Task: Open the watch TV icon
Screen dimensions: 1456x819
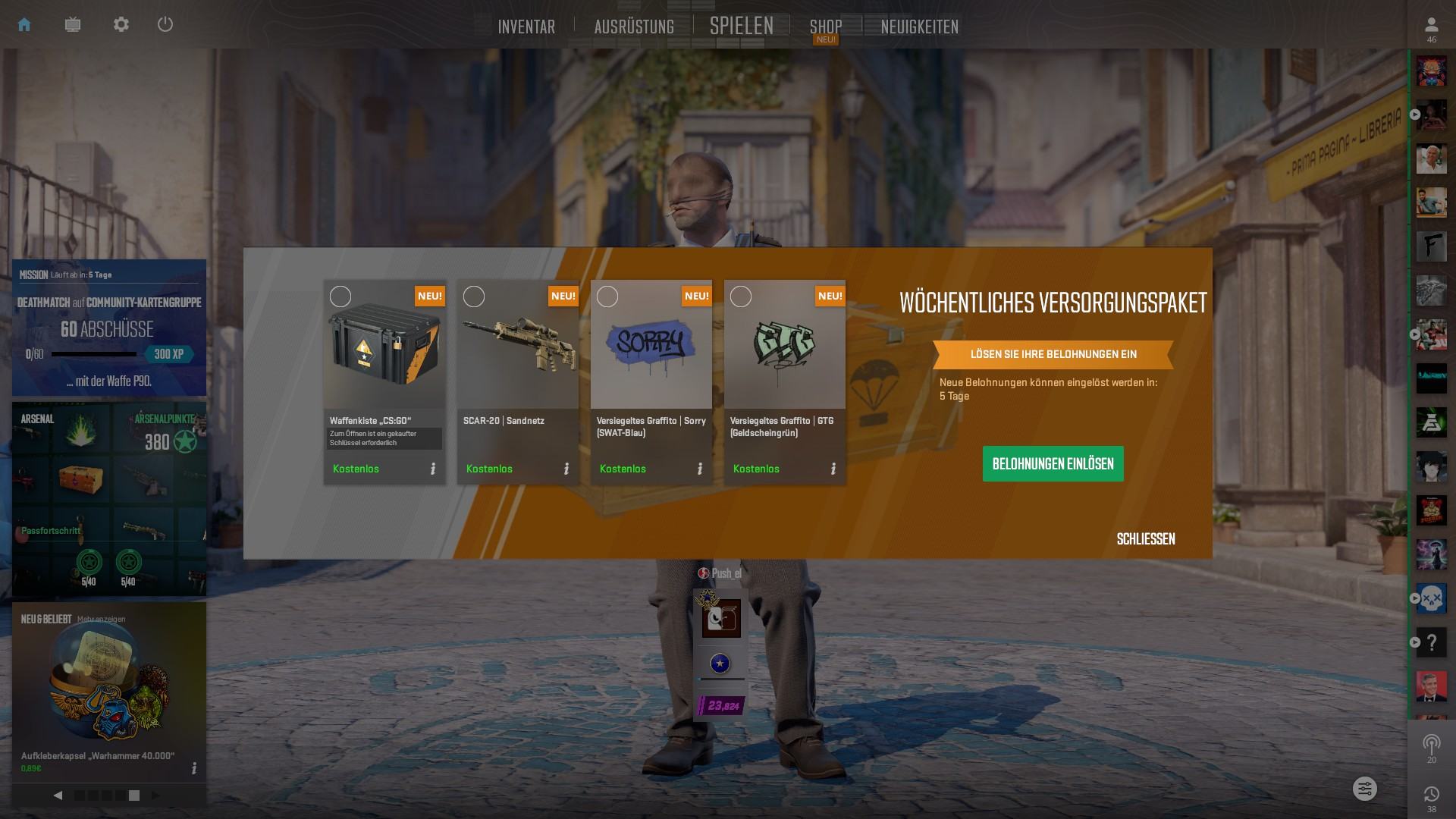Action: pos(73,24)
